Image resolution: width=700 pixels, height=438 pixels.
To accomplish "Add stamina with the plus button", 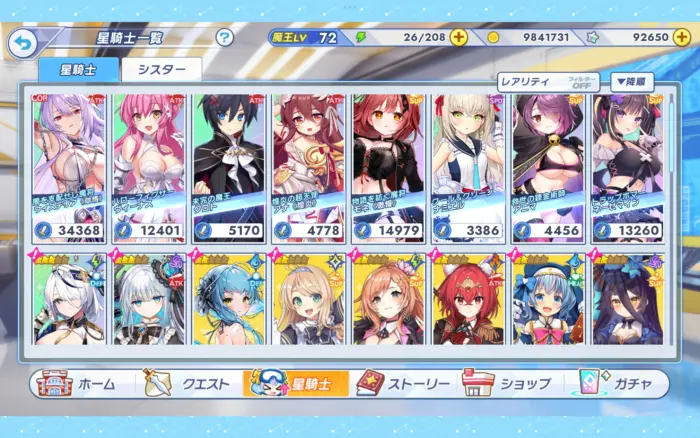I will point(458,37).
